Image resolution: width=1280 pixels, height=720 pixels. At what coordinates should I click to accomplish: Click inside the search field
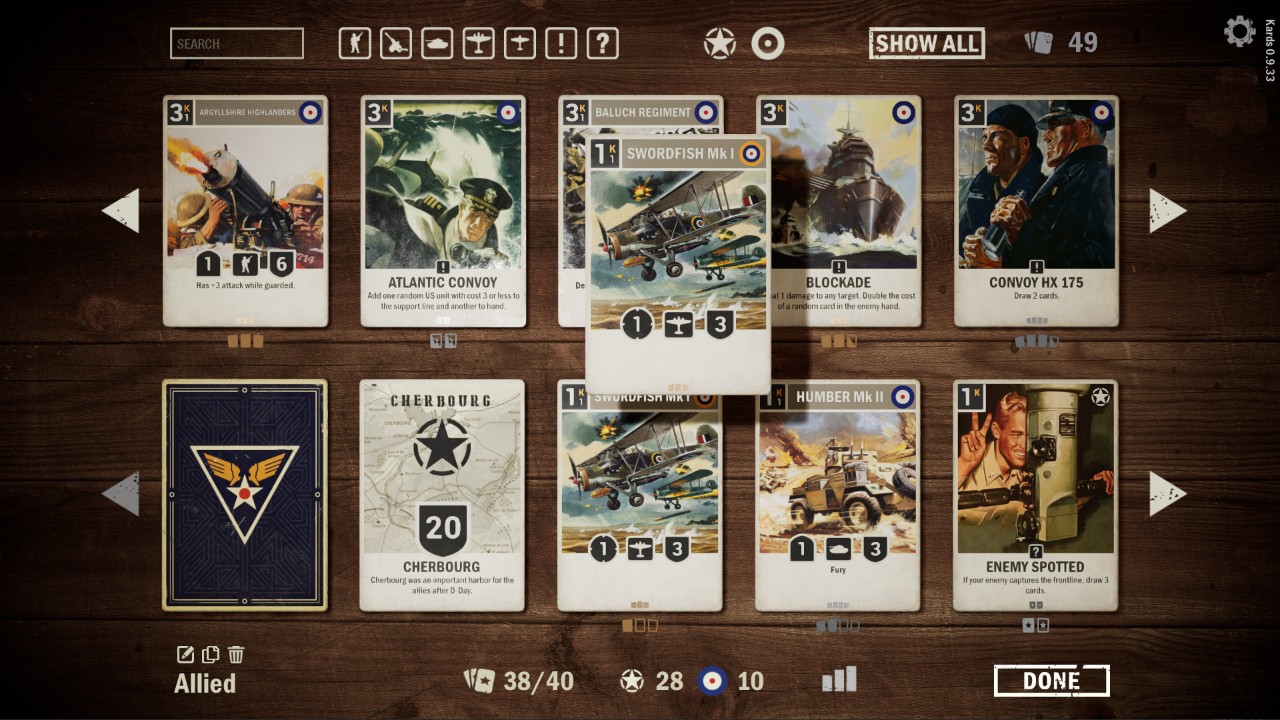pos(237,43)
